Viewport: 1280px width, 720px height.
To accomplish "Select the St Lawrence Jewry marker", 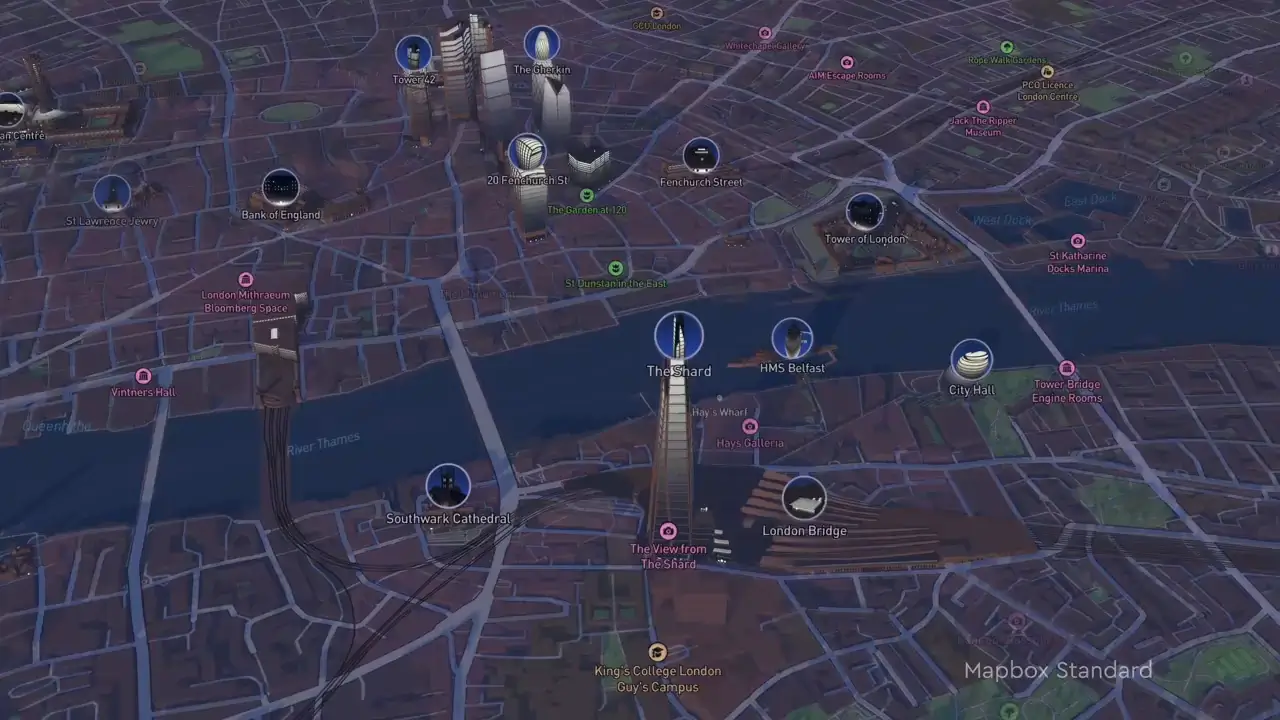I will pyautogui.click(x=112, y=194).
